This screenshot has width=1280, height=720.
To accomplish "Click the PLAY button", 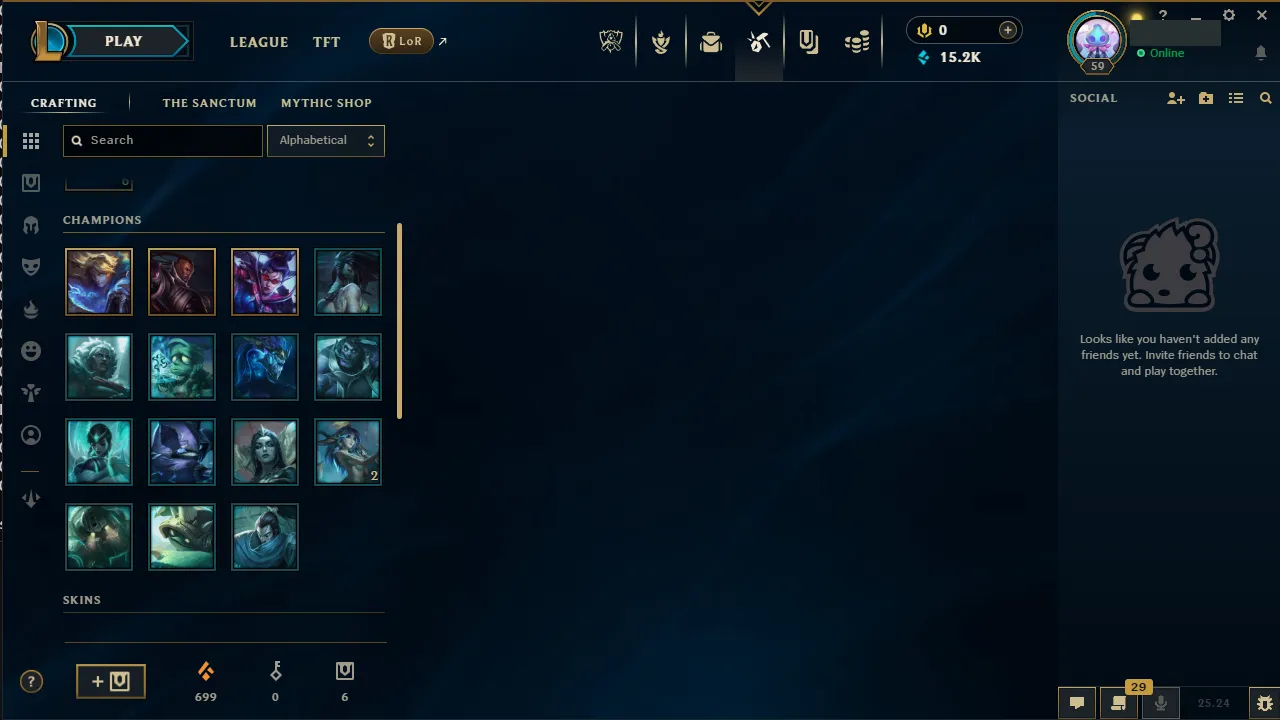I will click(123, 41).
